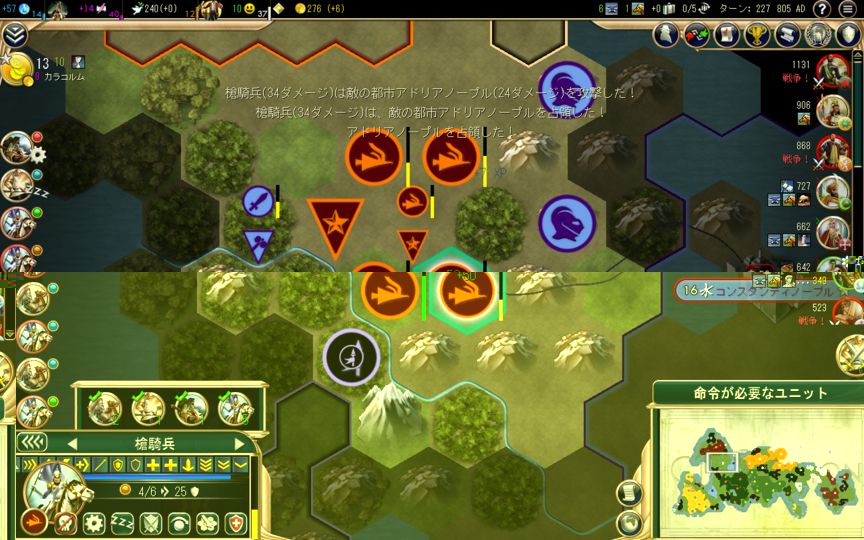This screenshot has width=864, height=540.
Task: Click the 命令が必要なユニット banner
Action: [x=757, y=393]
